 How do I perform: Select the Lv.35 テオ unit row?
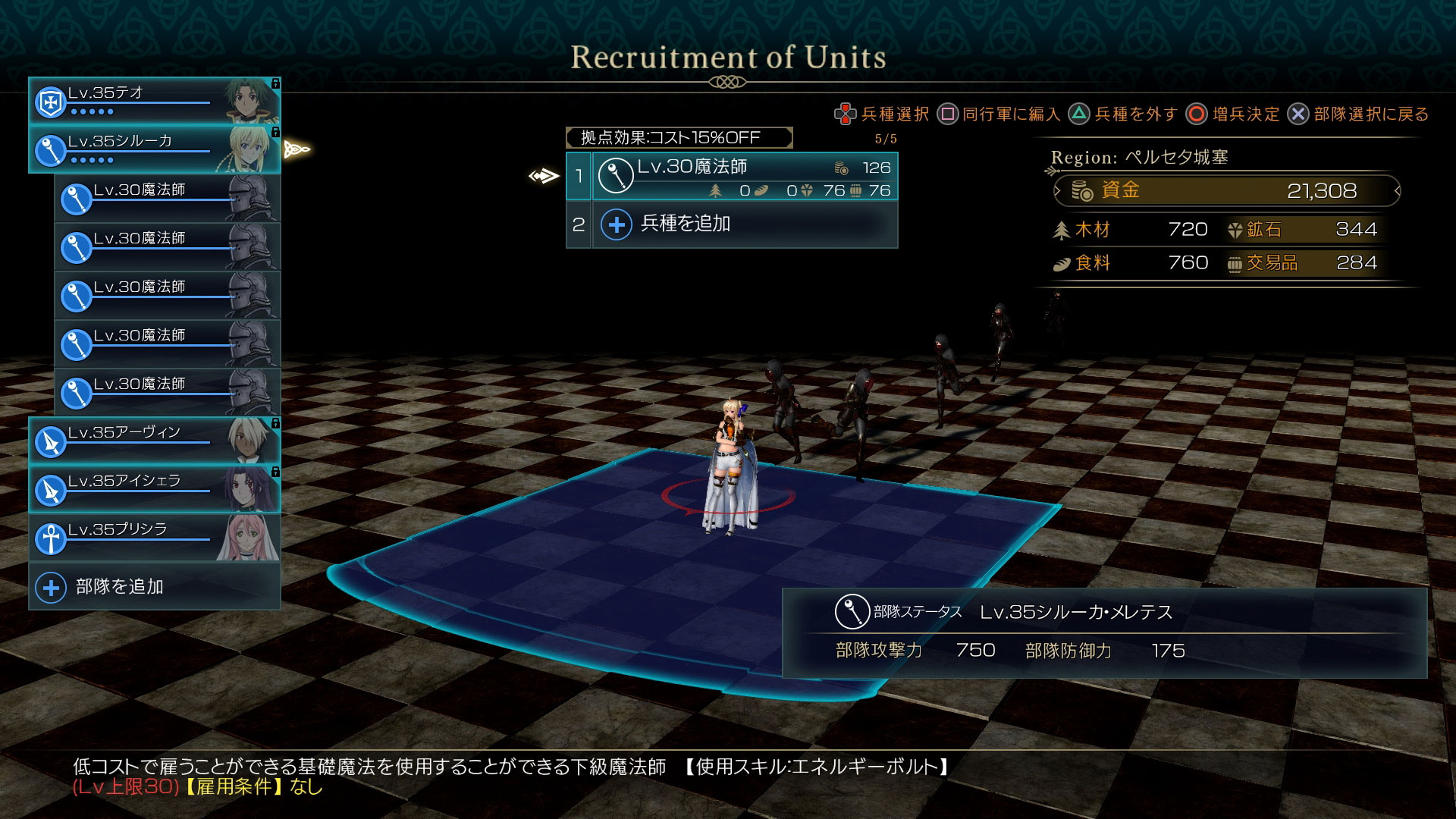[154, 101]
